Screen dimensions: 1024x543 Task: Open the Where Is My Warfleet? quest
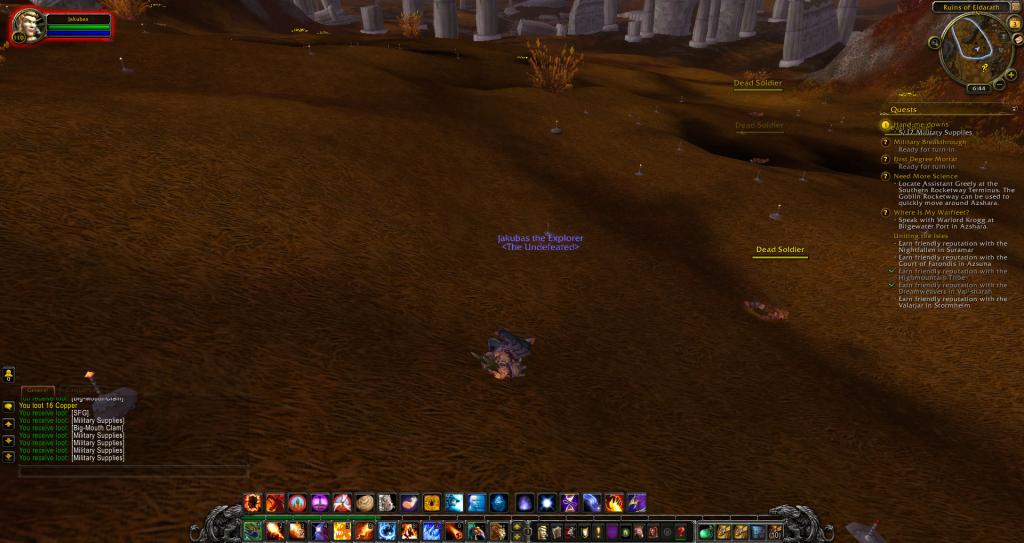pyautogui.click(x=930, y=211)
